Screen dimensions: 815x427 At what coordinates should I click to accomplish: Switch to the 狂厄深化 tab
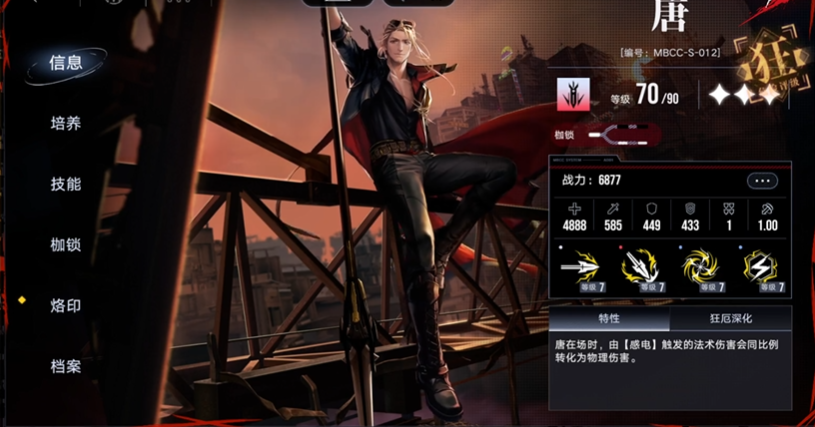(731, 318)
